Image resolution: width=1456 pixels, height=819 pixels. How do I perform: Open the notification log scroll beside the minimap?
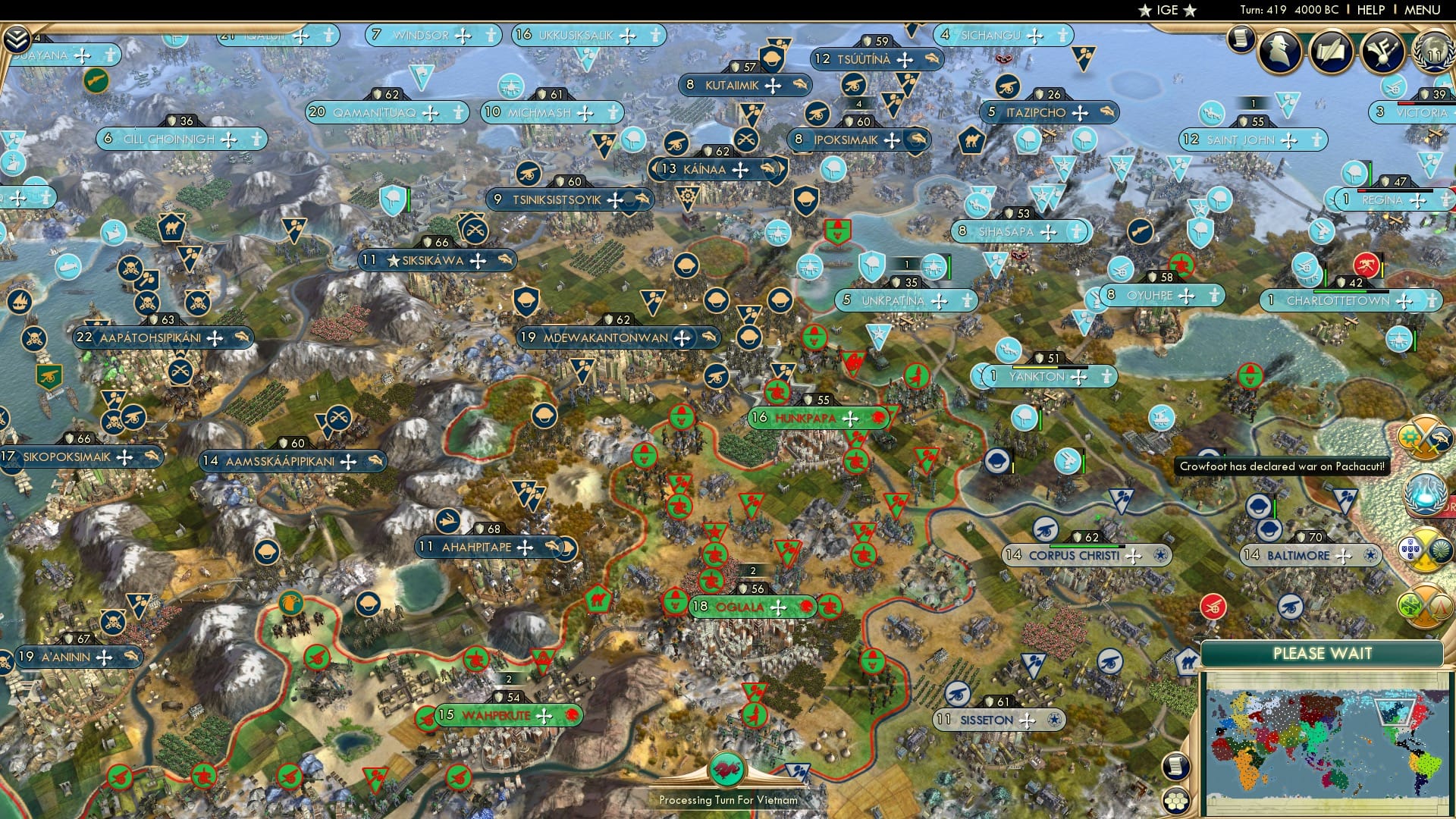coord(1175,766)
